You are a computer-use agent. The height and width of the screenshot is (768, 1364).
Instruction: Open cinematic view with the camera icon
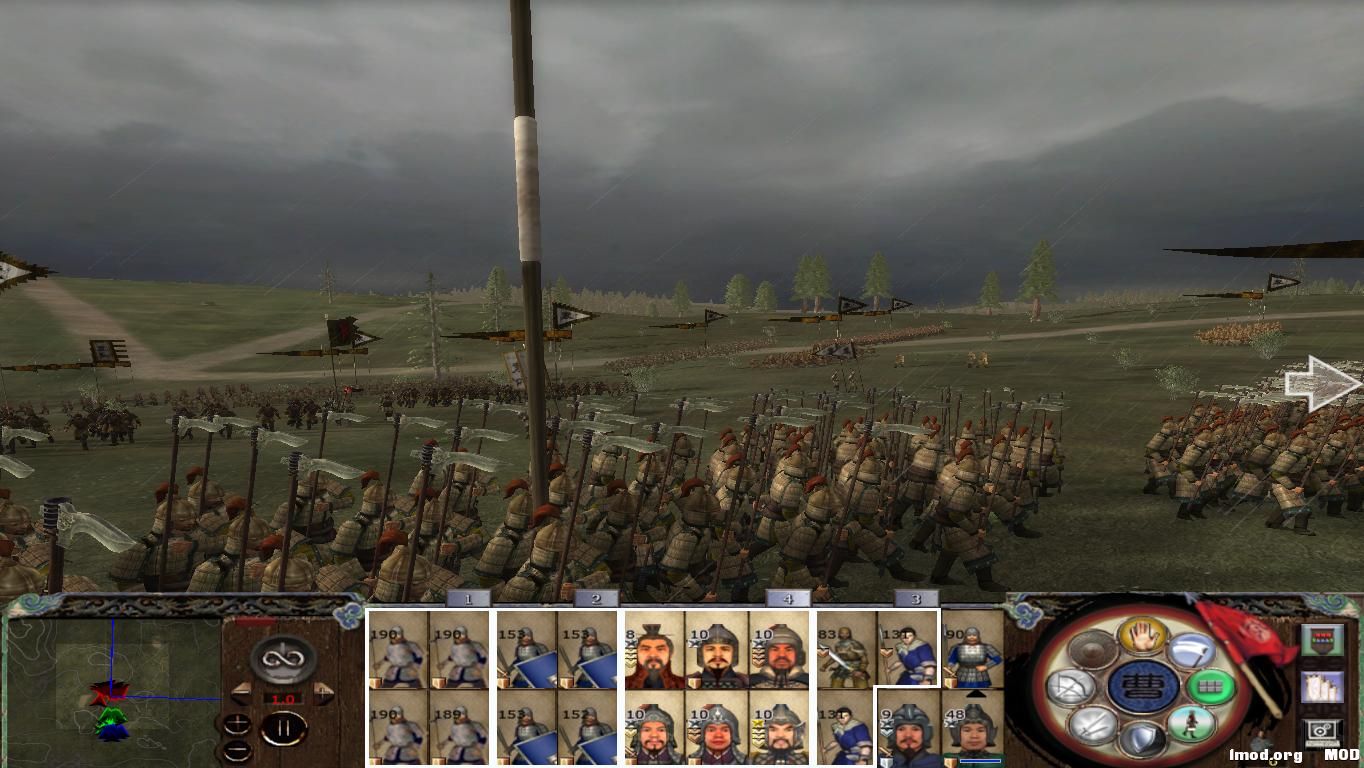click(x=1322, y=731)
